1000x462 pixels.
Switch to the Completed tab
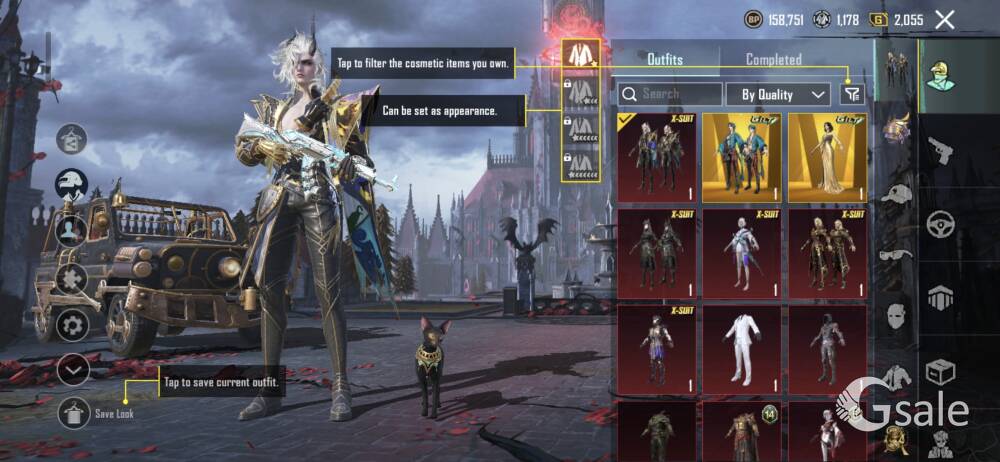(x=773, y=60)
